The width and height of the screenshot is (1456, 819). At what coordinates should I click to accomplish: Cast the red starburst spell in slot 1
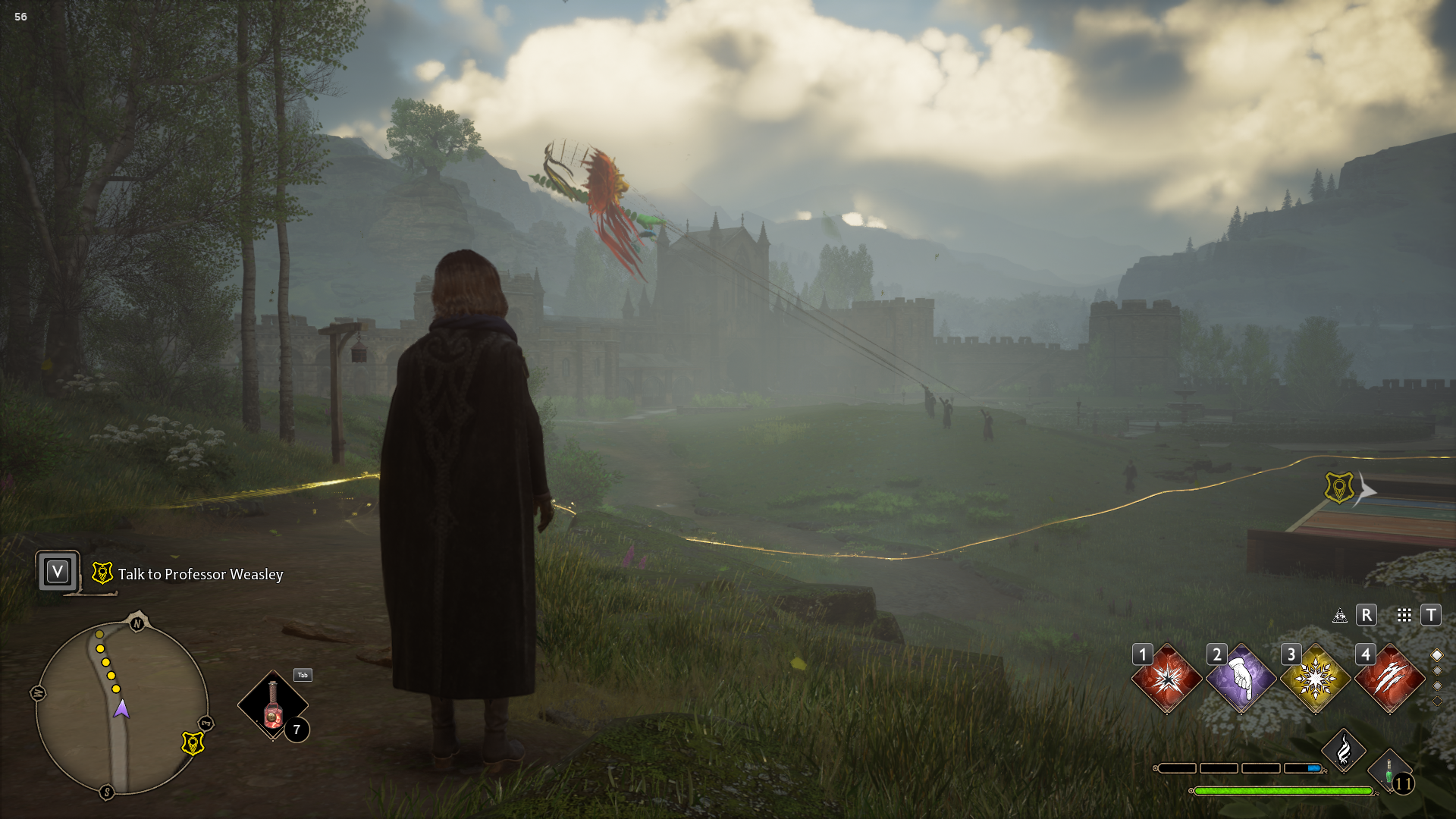point(1166,679)
